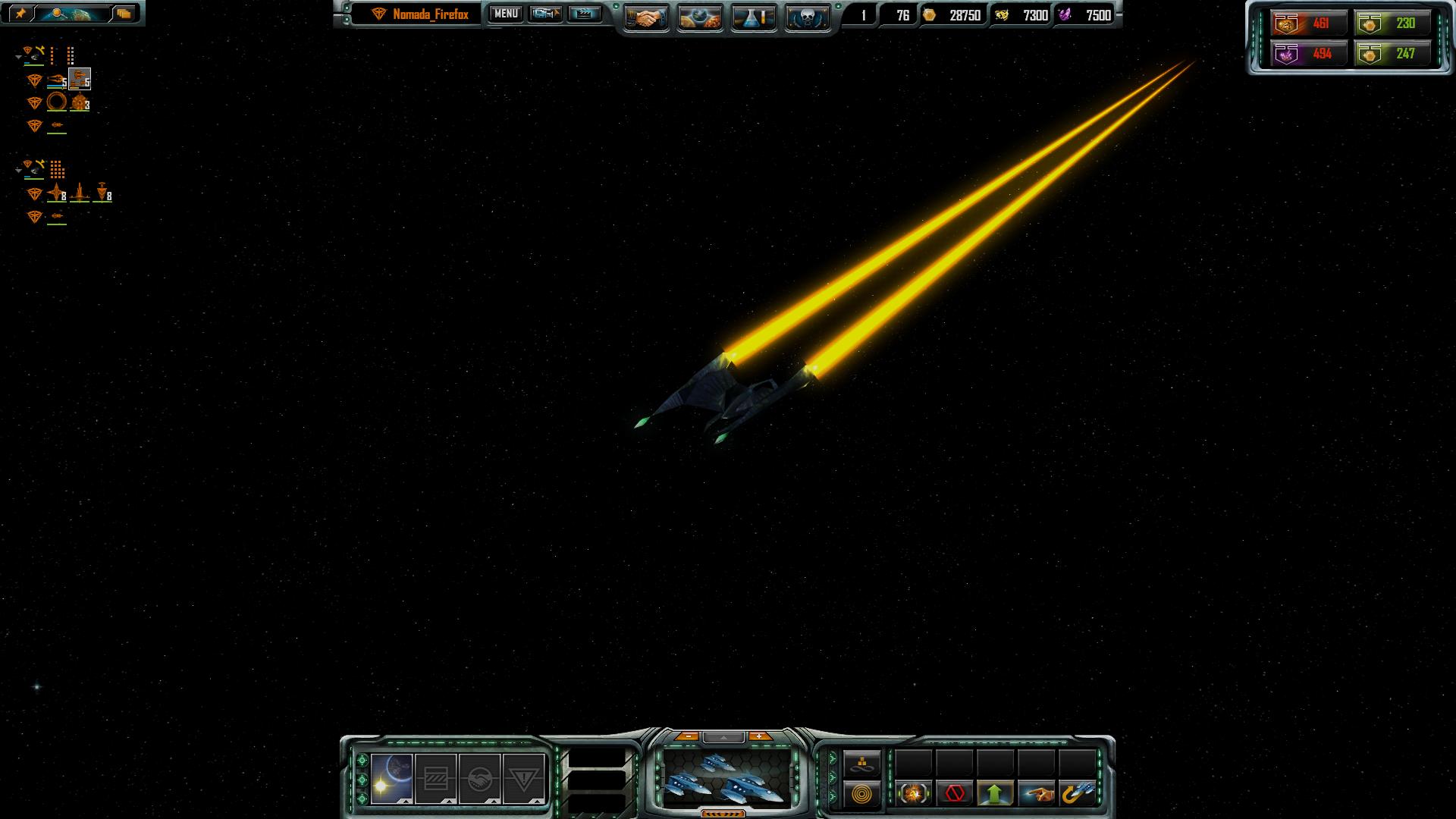Select the ring structure icon in empire tree
Screen dimensions: 1456x819
click(x=57, y=102)
